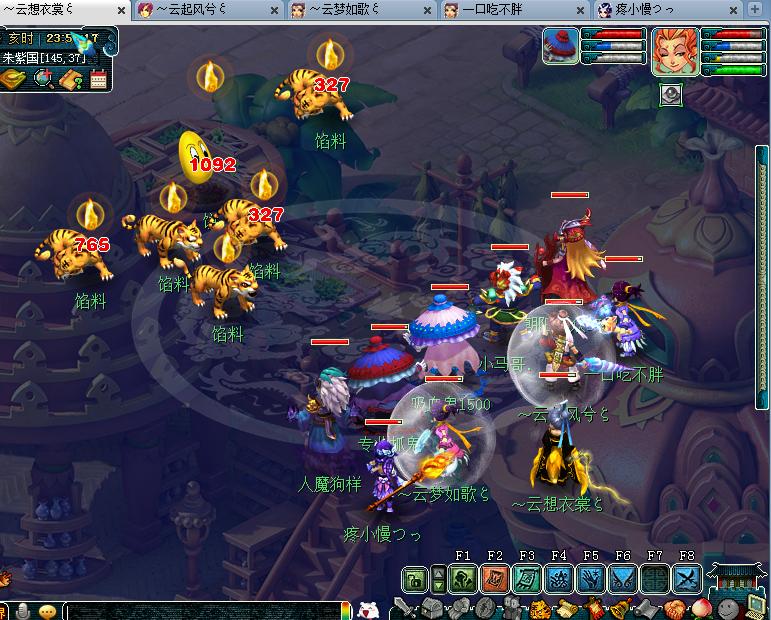The width and height of the screenshot is (771, 620).
Task: Open the computer system settings icon
Action: 756,607
